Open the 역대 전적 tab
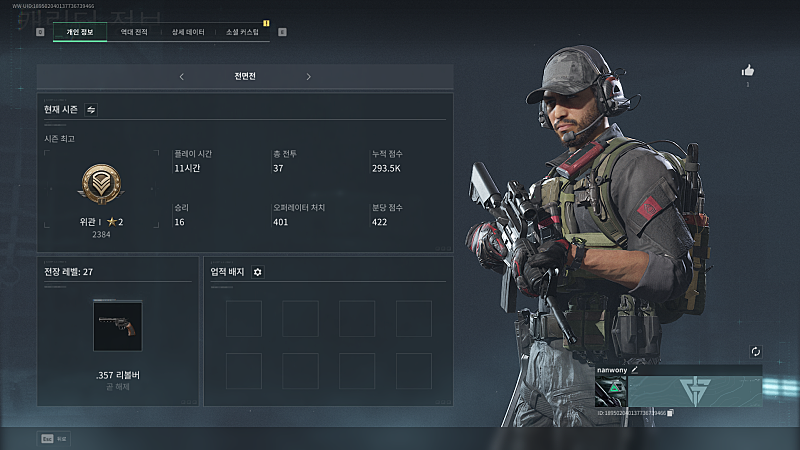Viewport: 800px width, 450px height. [134, 32]
